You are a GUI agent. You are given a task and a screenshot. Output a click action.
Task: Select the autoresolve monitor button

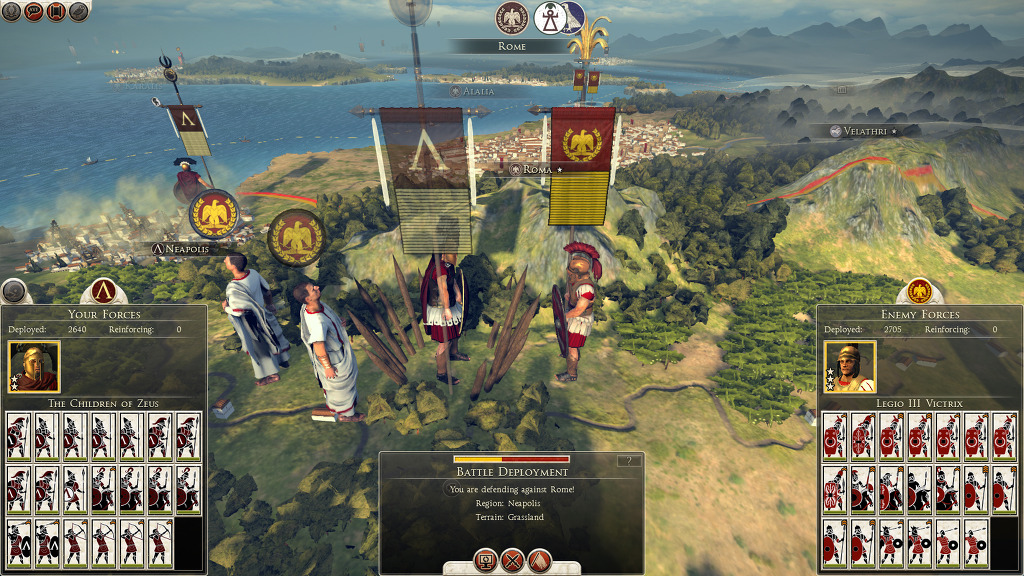(485, 561)
